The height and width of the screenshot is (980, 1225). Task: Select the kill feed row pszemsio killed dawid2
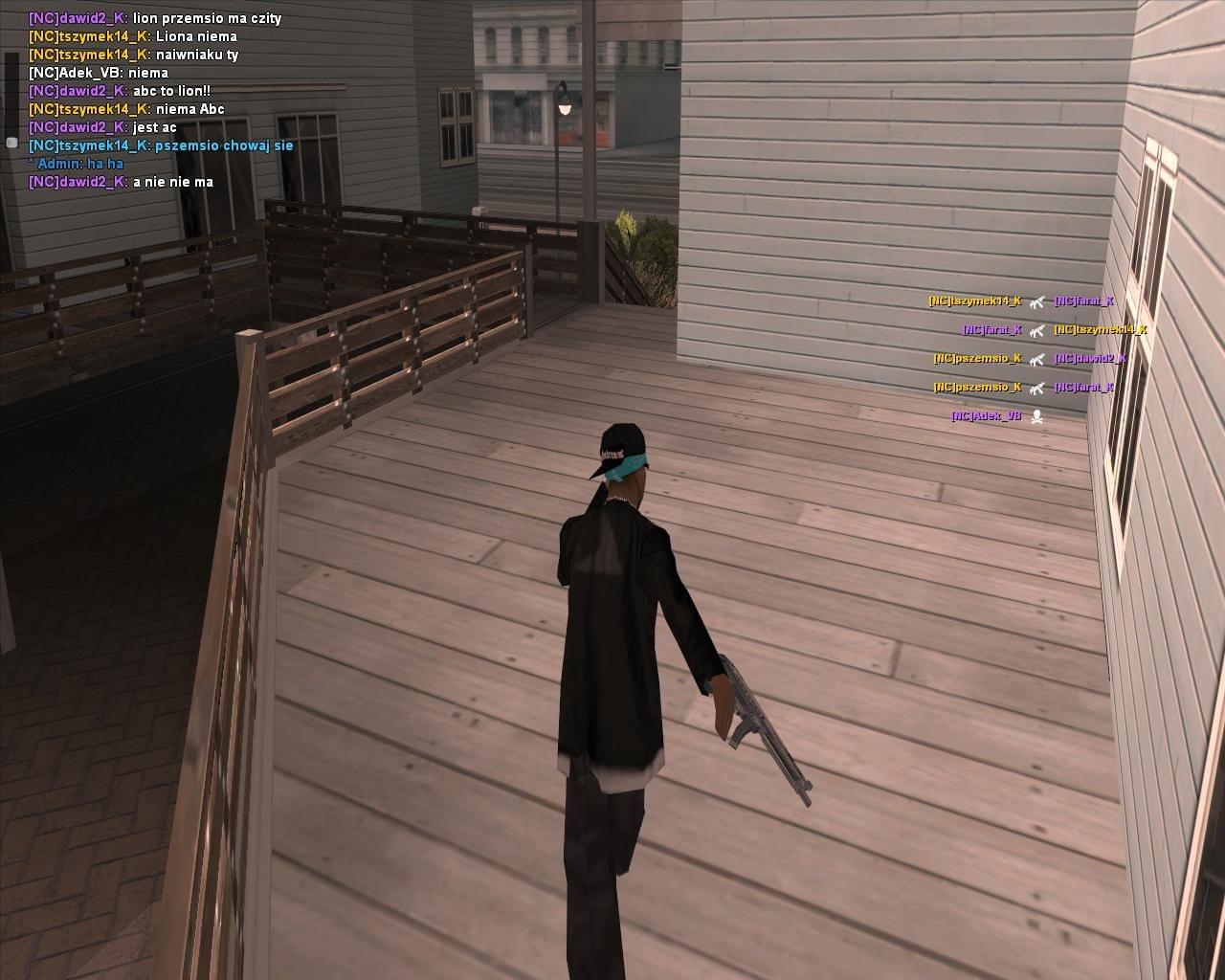pos(1030,359)
